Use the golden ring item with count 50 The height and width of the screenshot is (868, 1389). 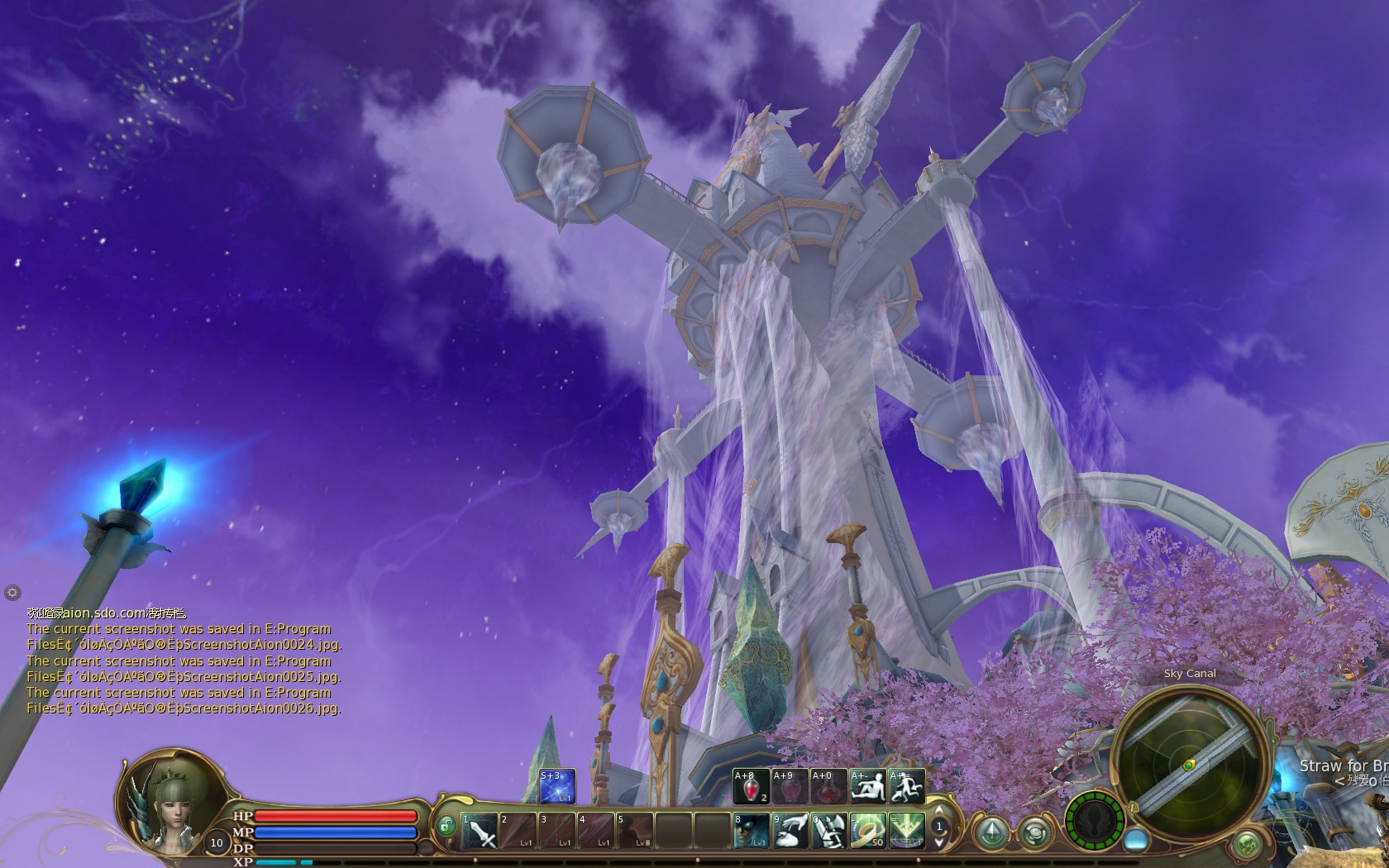(867, 830)
